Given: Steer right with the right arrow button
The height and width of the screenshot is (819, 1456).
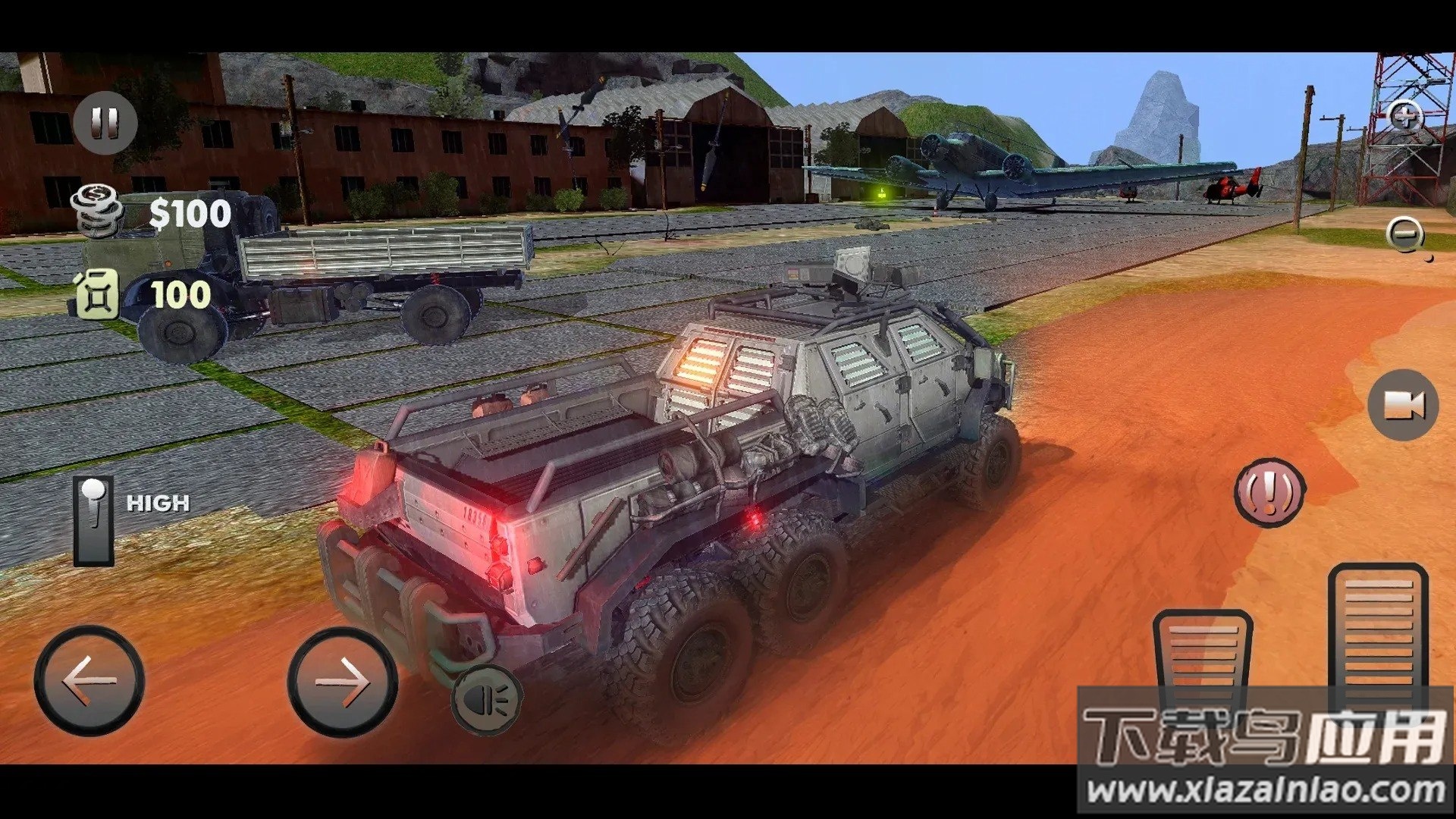Looking at the screenshot, I should pyautogui.click(x=342, y=680).
